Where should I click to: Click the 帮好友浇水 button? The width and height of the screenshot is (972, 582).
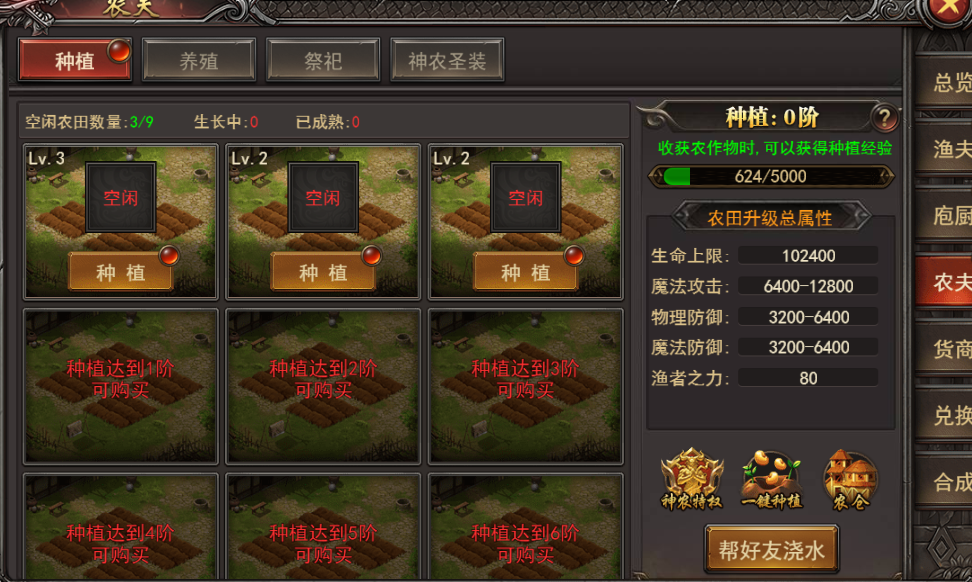771,550
